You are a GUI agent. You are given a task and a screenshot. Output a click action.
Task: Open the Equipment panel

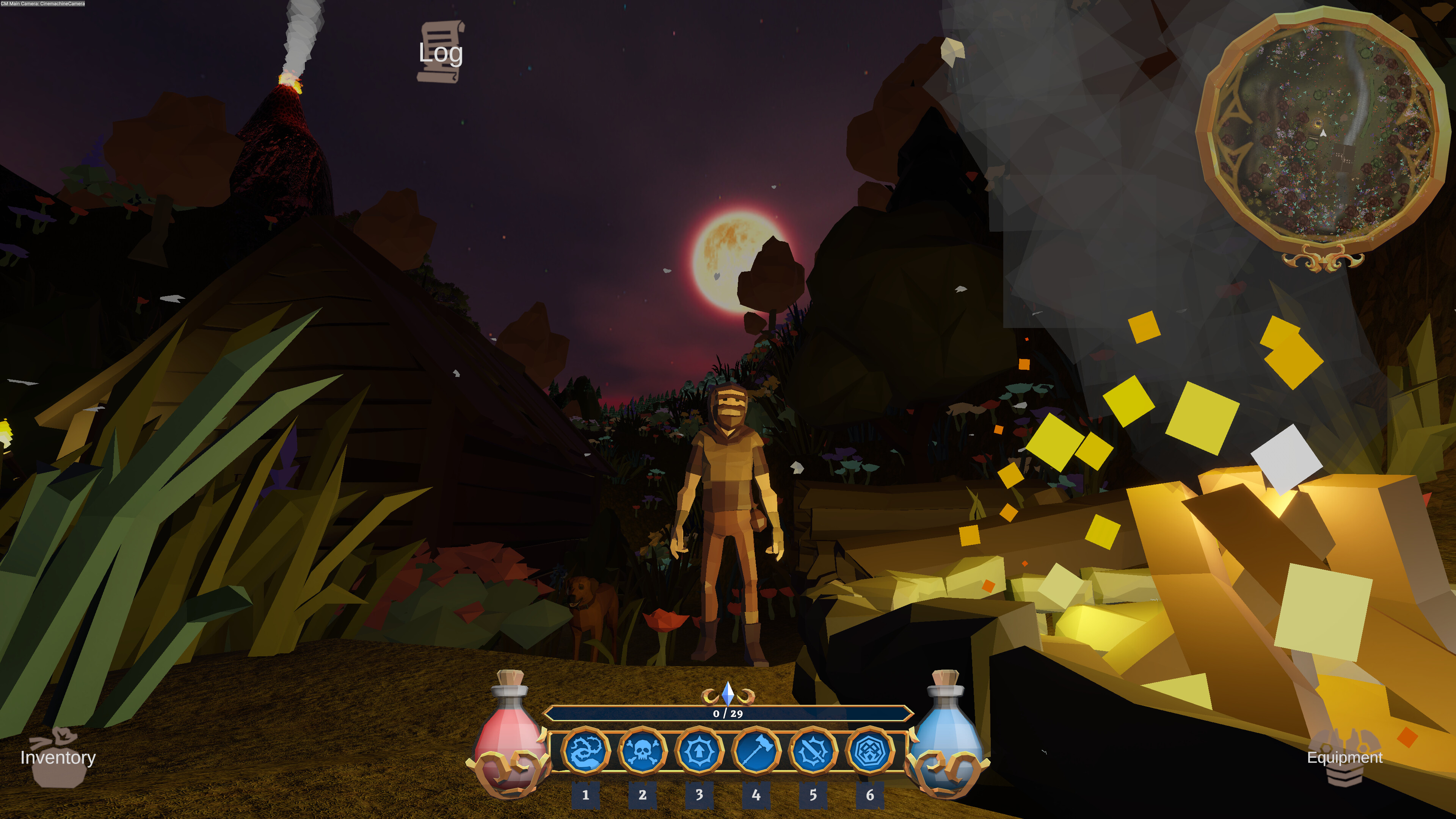(x=1344, y=758)
